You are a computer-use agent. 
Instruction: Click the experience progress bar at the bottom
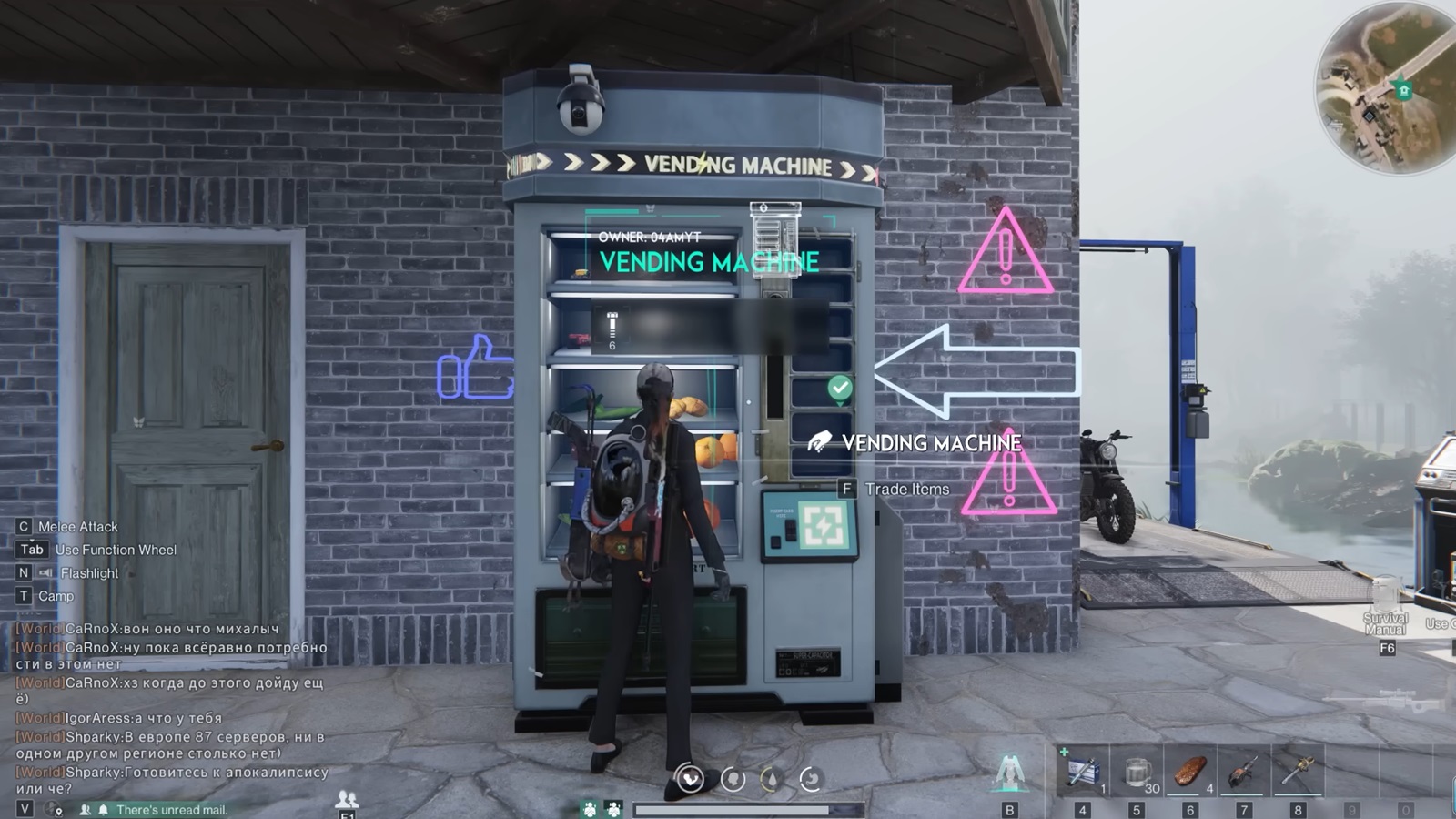click(751, 808)
